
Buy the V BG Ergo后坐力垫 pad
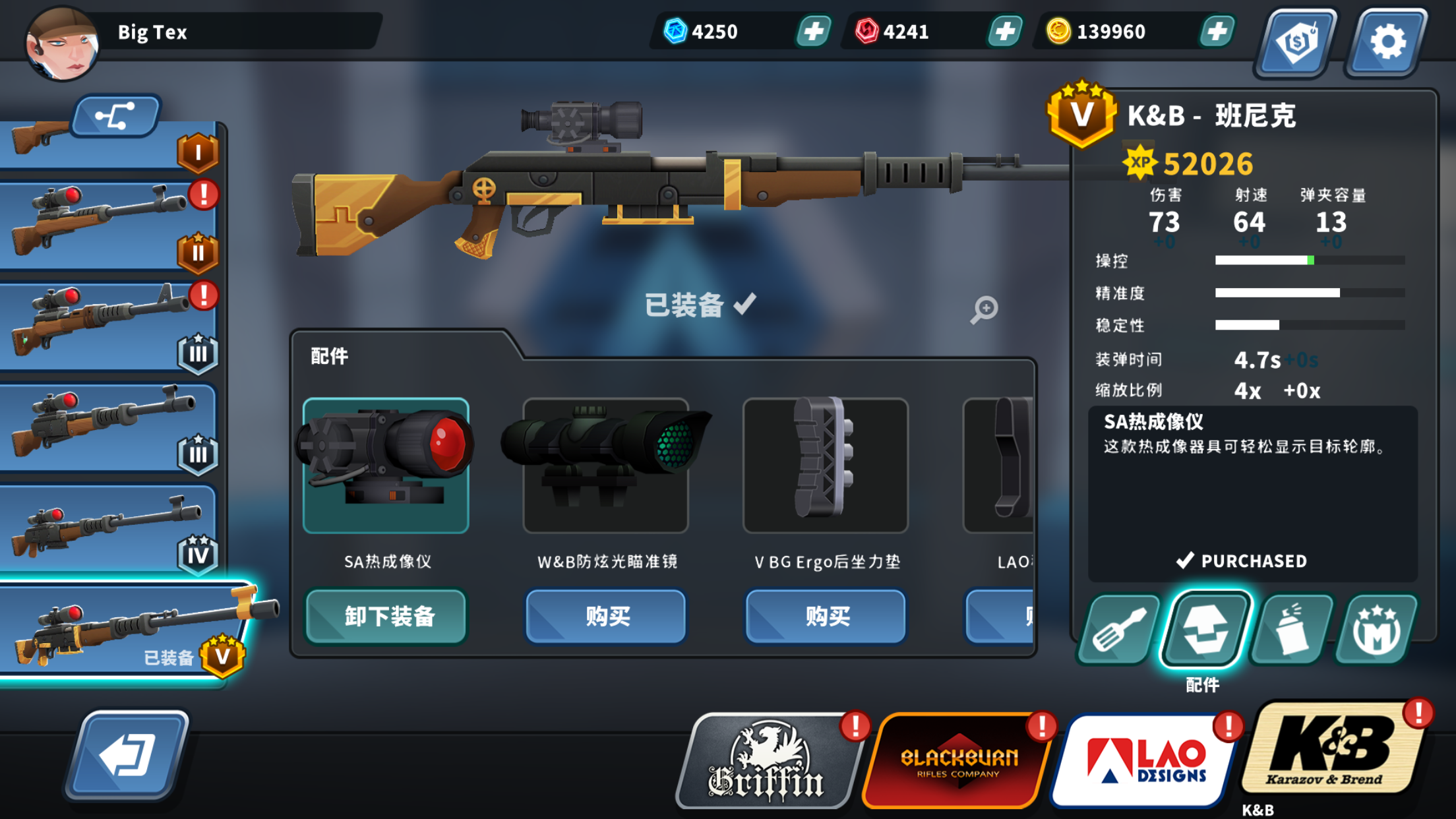click(x=825, y=616)
